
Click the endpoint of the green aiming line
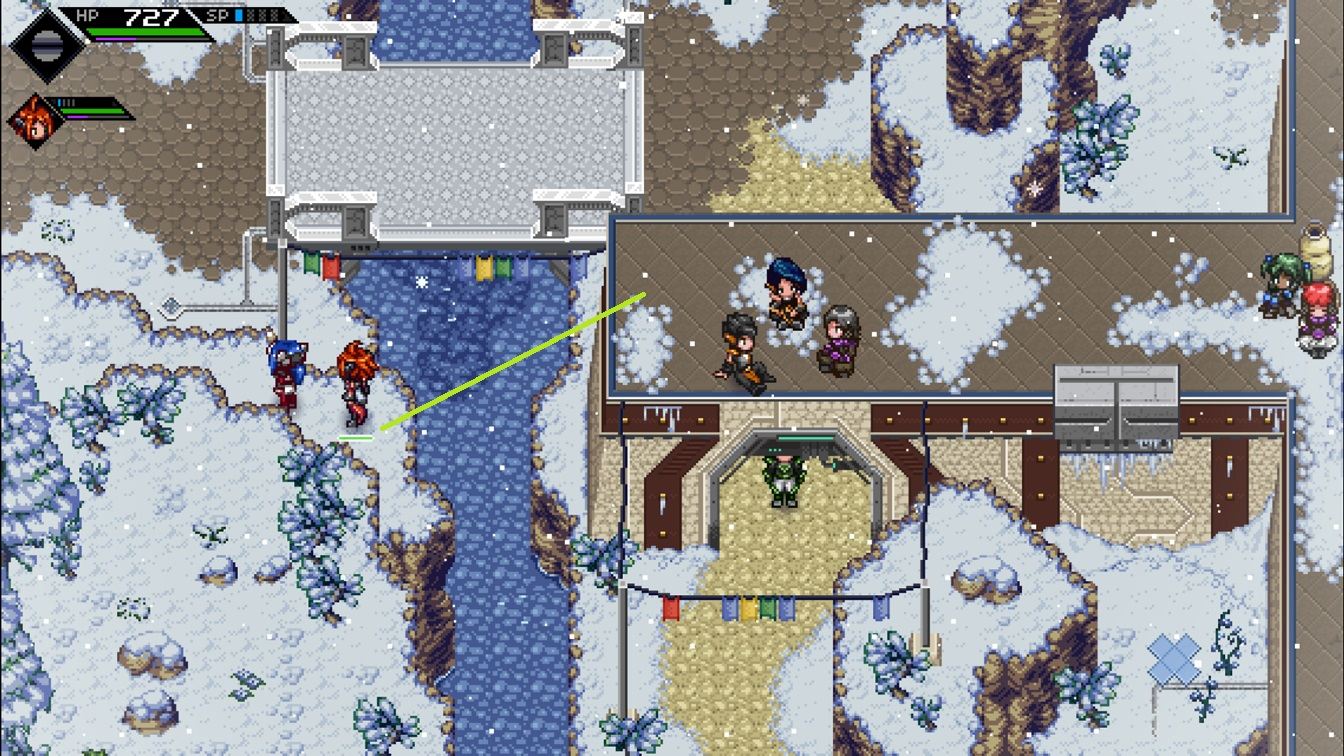643,295
